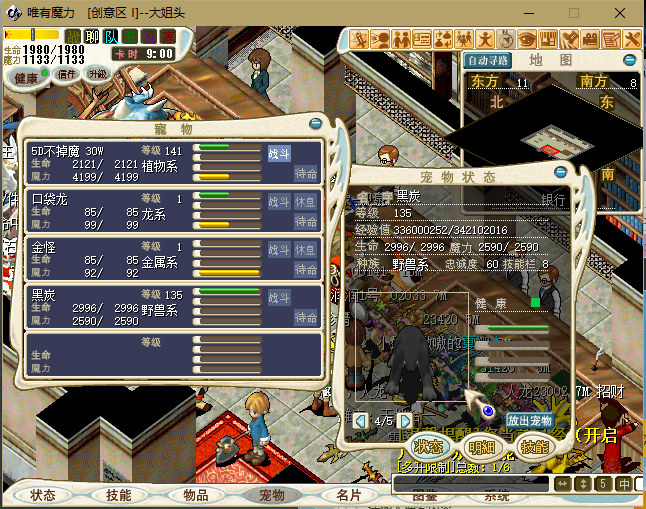Image resolution: width=646 pixels, height=509 pixels.
Task: Open the 物品 (Items) menu on the bottom bar
Action: [195, 495]
